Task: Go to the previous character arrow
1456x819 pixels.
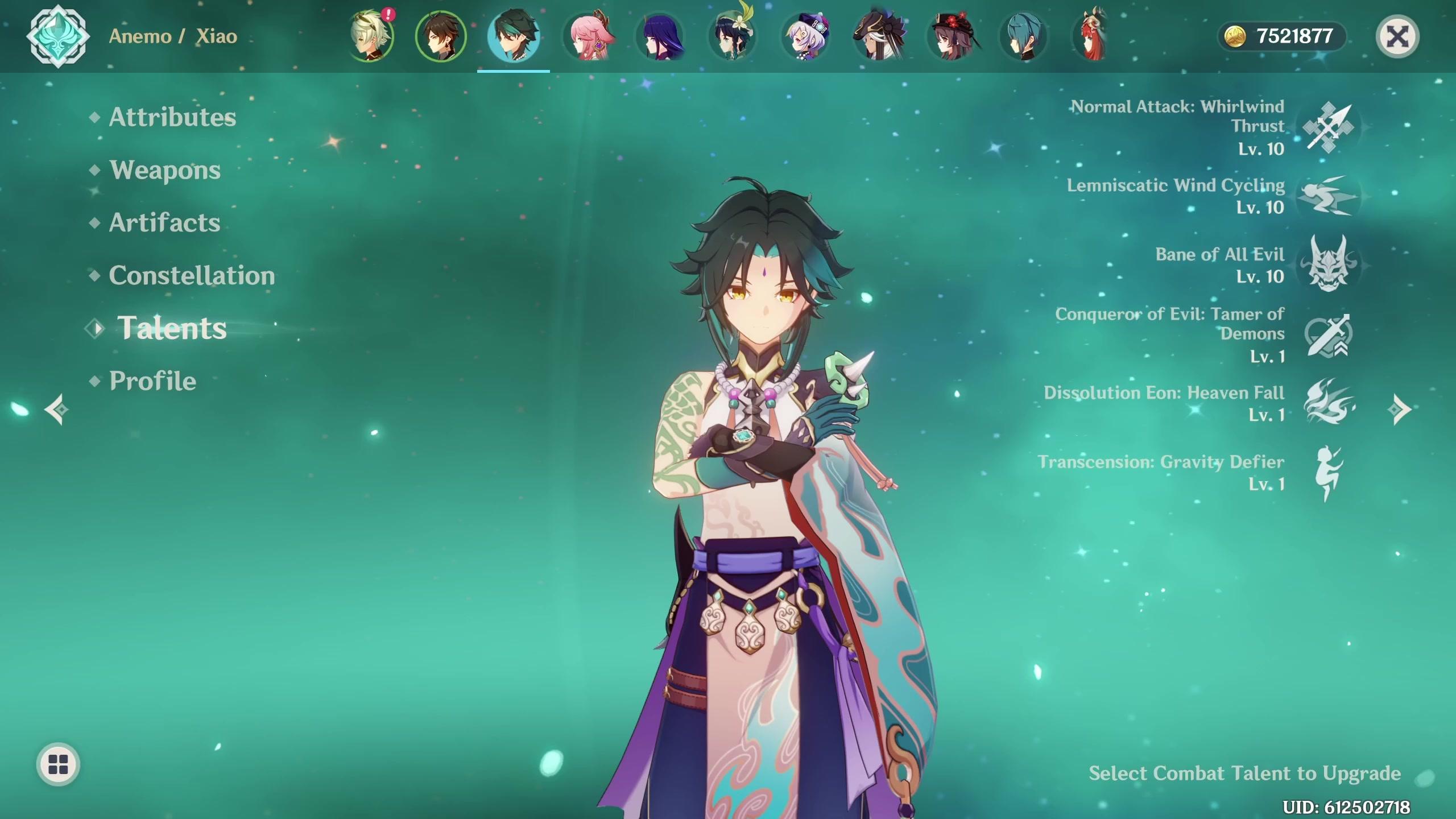Action: pos(57,409)
